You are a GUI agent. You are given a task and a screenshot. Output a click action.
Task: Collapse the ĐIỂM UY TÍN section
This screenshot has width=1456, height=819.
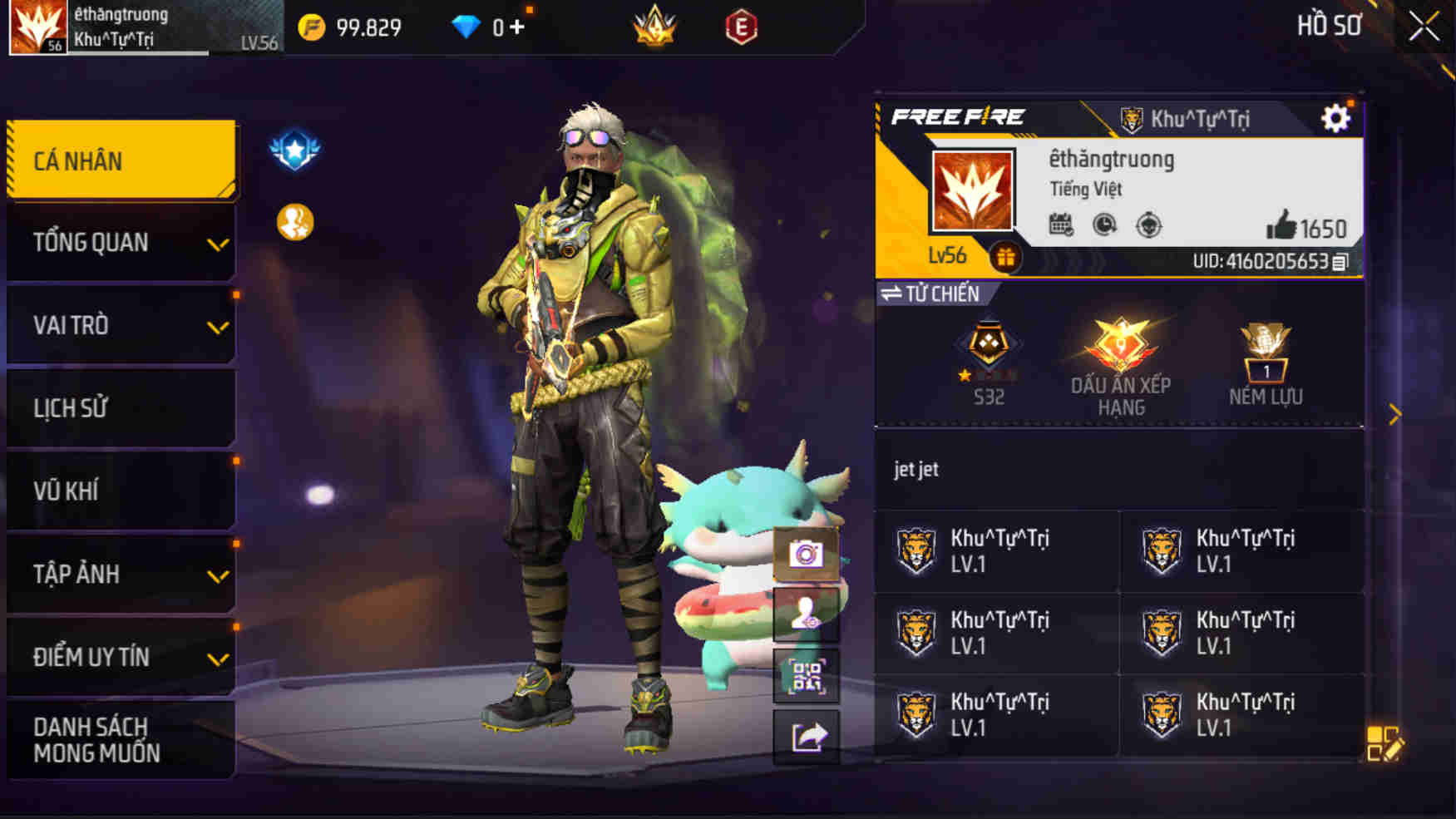point(121,657)
